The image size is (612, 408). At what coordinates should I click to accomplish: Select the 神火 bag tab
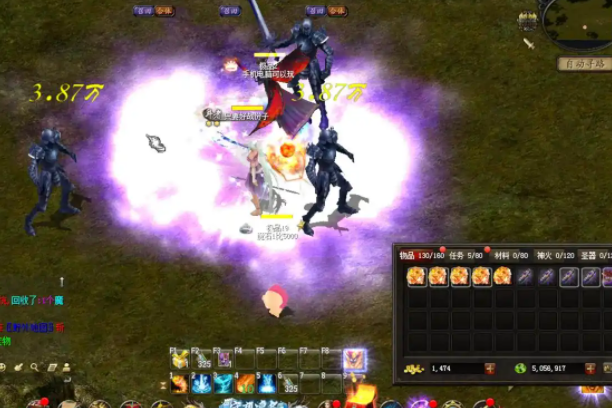545,255
